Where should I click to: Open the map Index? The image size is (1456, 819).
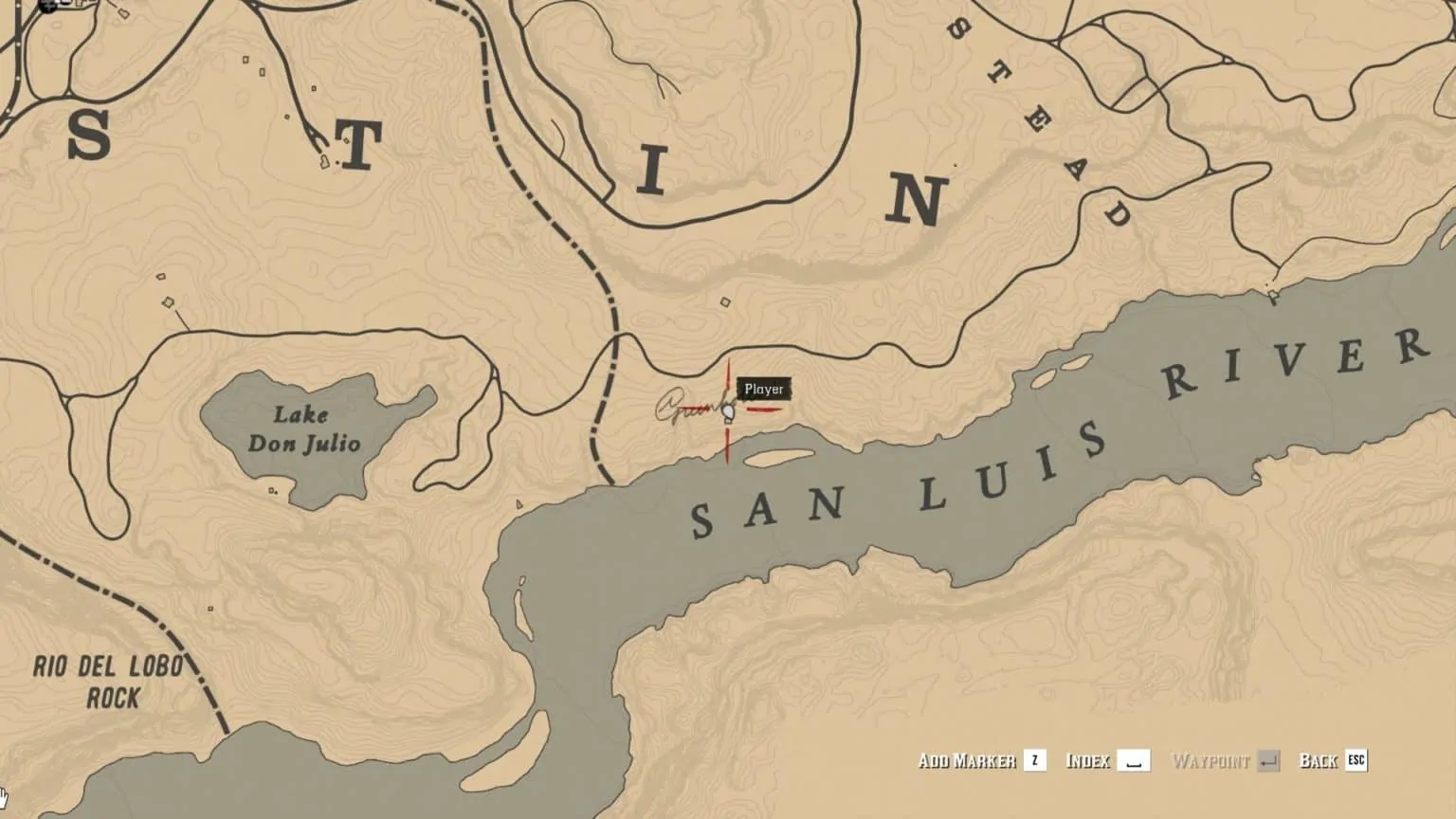(x=1089, y=760)
